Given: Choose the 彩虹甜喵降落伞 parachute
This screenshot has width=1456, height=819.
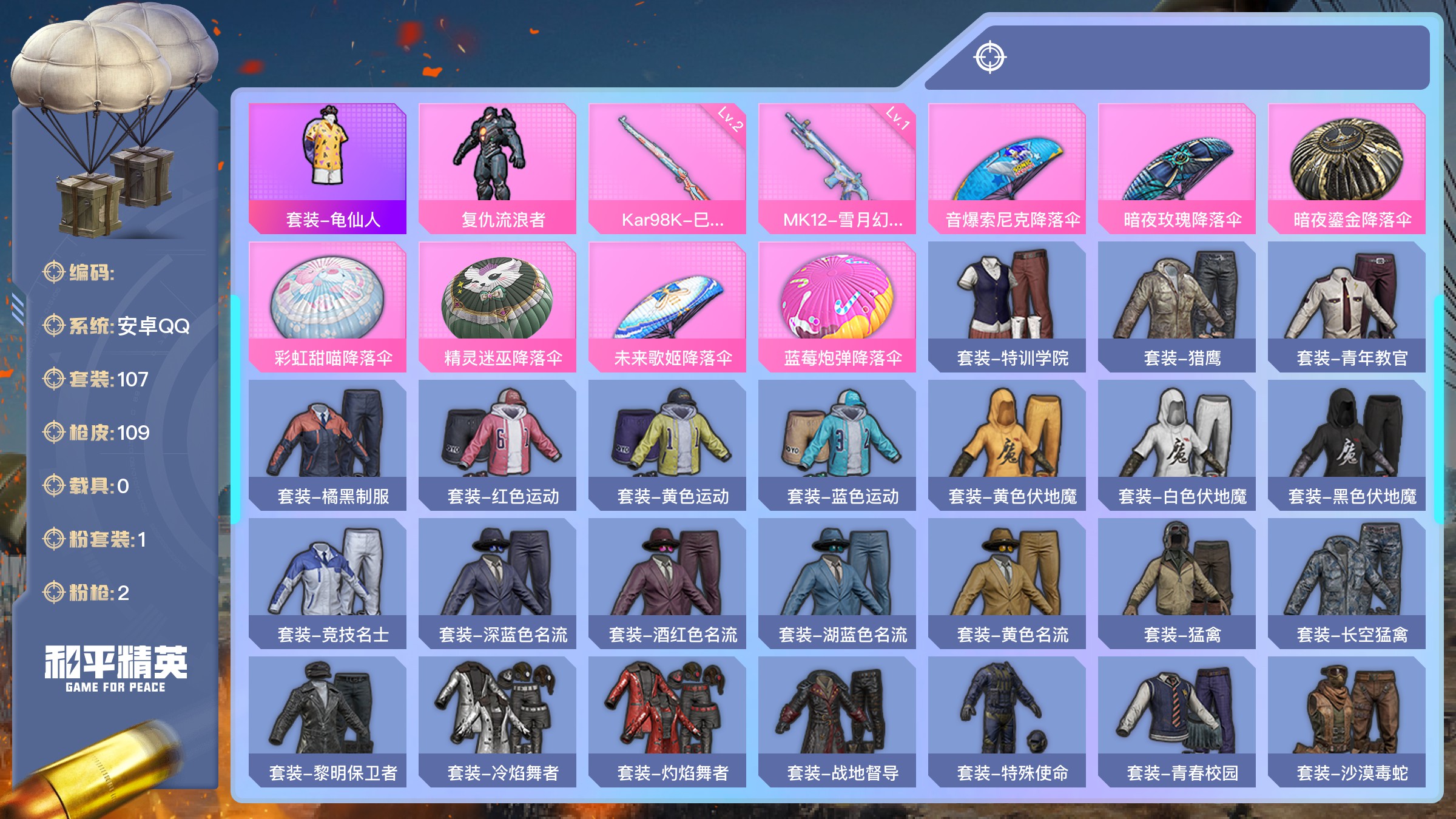Looking at the screenshot, I should 328,306.
